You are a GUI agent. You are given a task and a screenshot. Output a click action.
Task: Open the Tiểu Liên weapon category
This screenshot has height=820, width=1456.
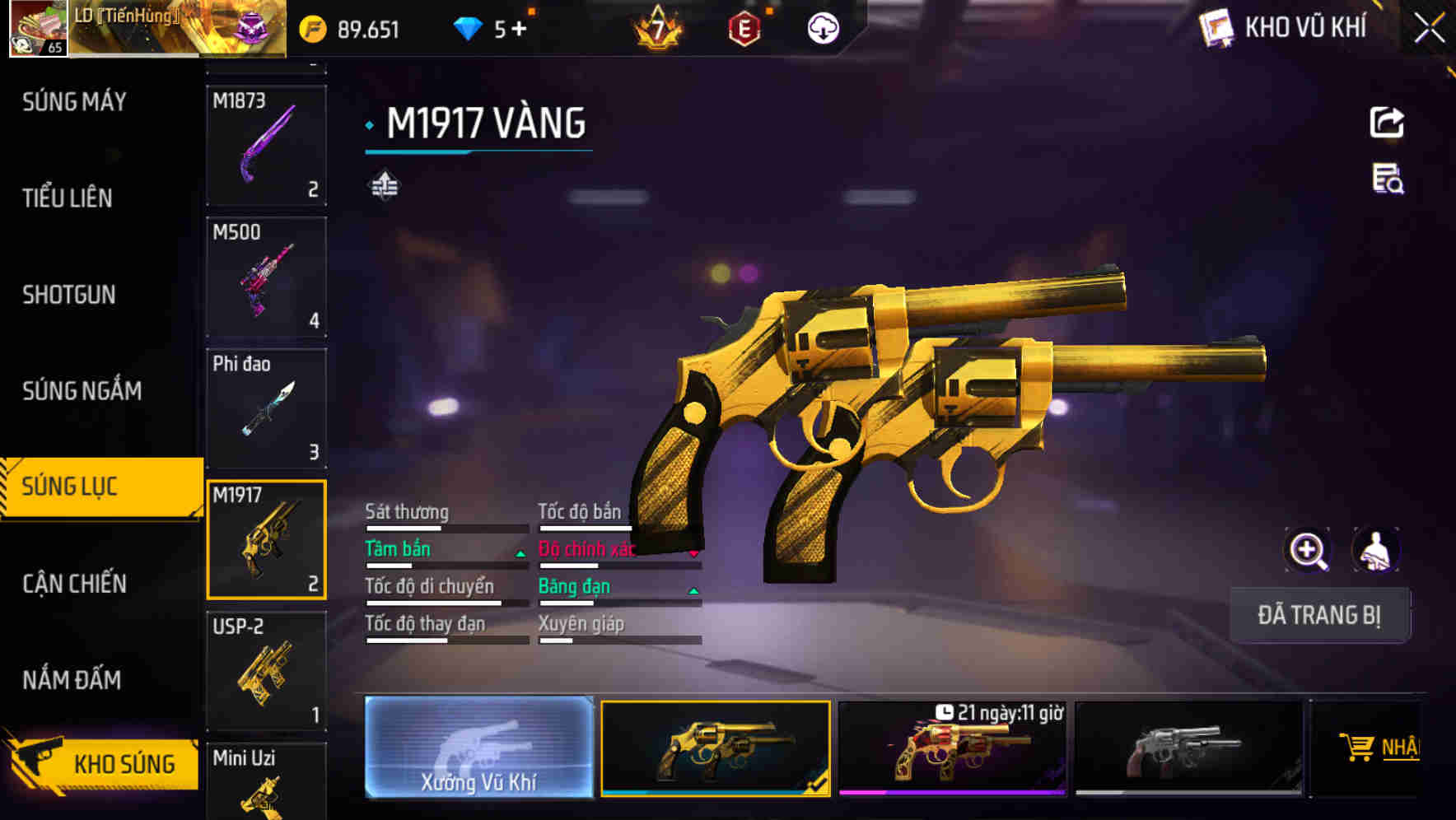click(x=68, y=198)
